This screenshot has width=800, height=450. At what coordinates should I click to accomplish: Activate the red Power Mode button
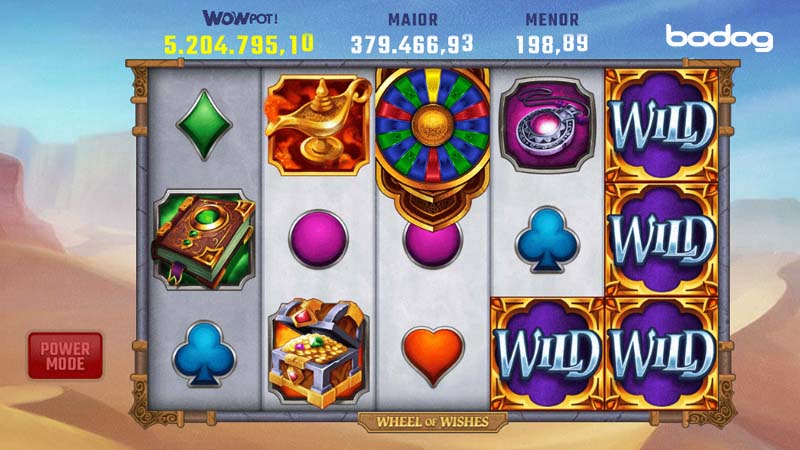(x=65, y=355)
